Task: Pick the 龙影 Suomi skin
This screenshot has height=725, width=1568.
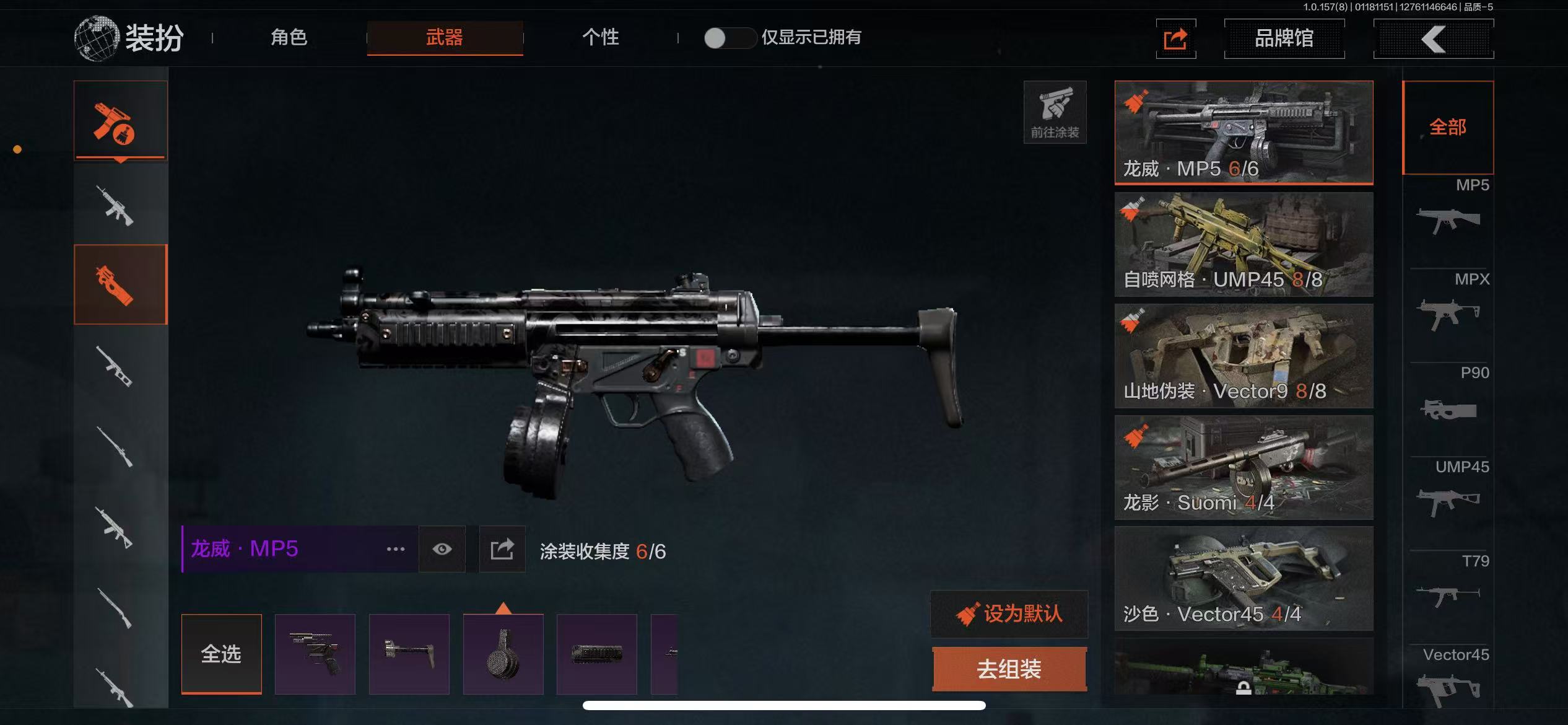Action: pyautogui.click(x=1244, y=467)
